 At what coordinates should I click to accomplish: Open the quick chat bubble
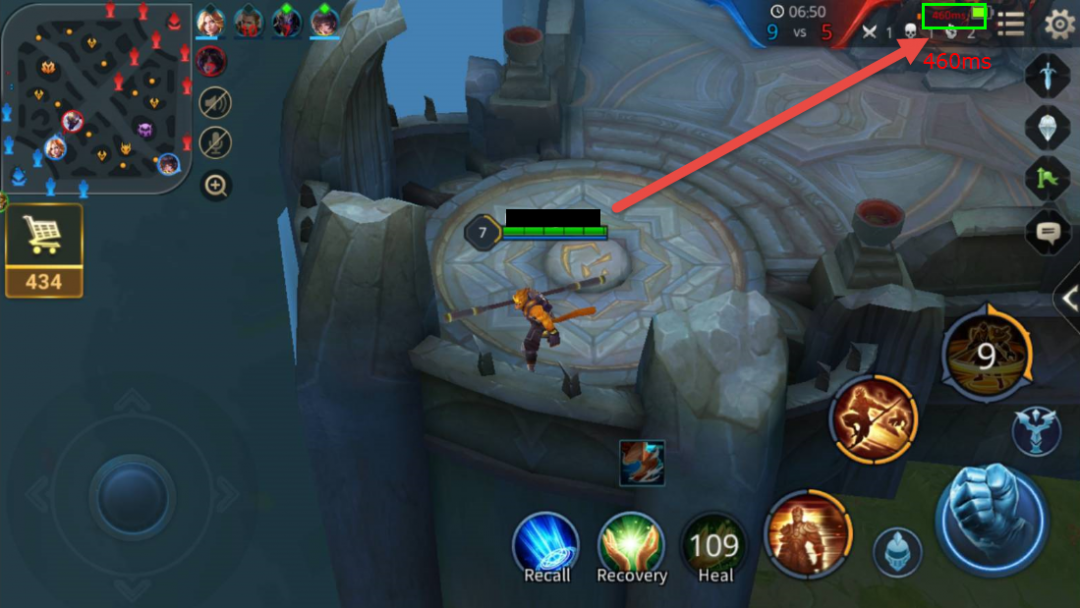click(x=1048, y=232)
